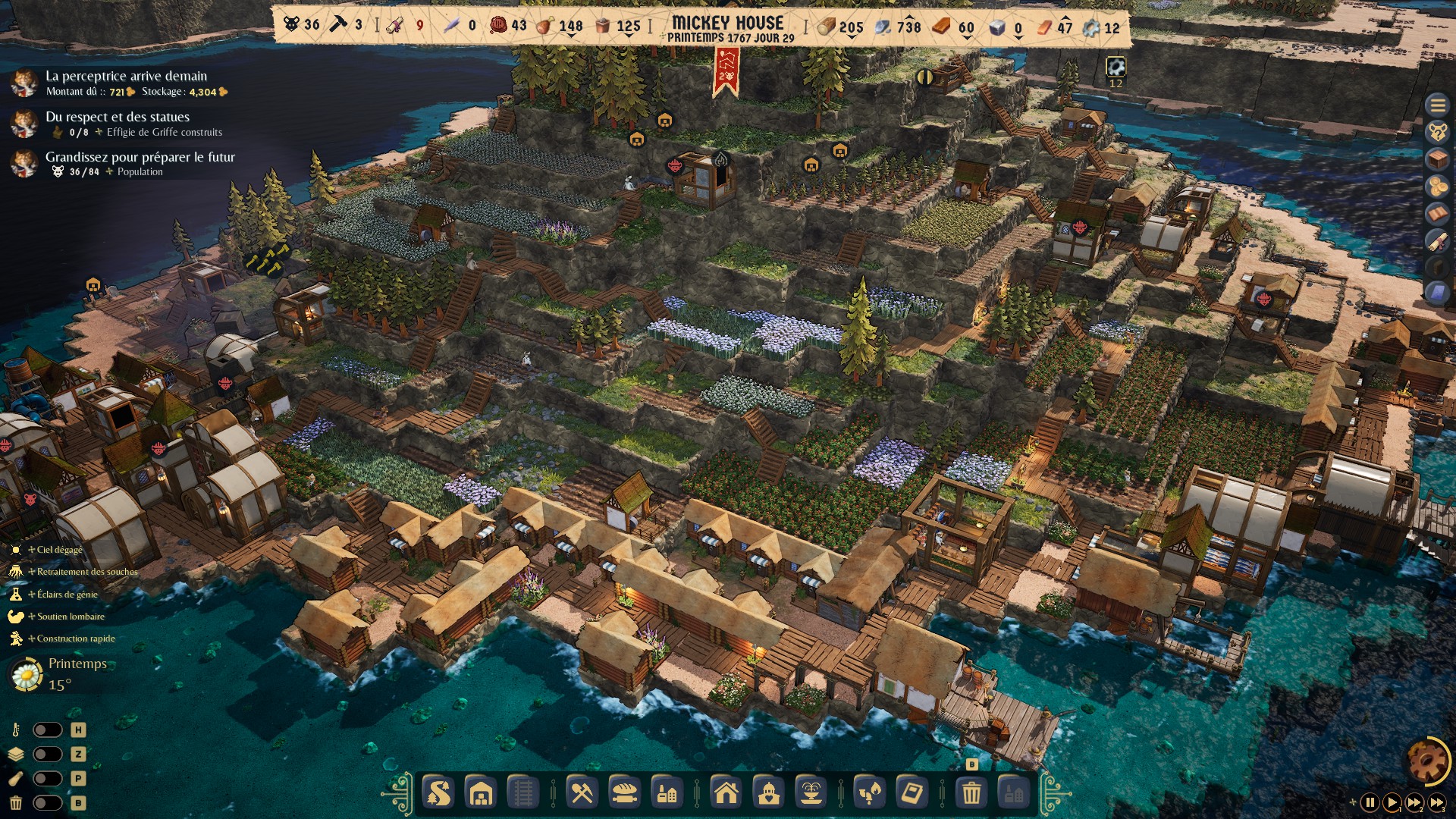Show the wooden crate resources panel

(1437, 159)
